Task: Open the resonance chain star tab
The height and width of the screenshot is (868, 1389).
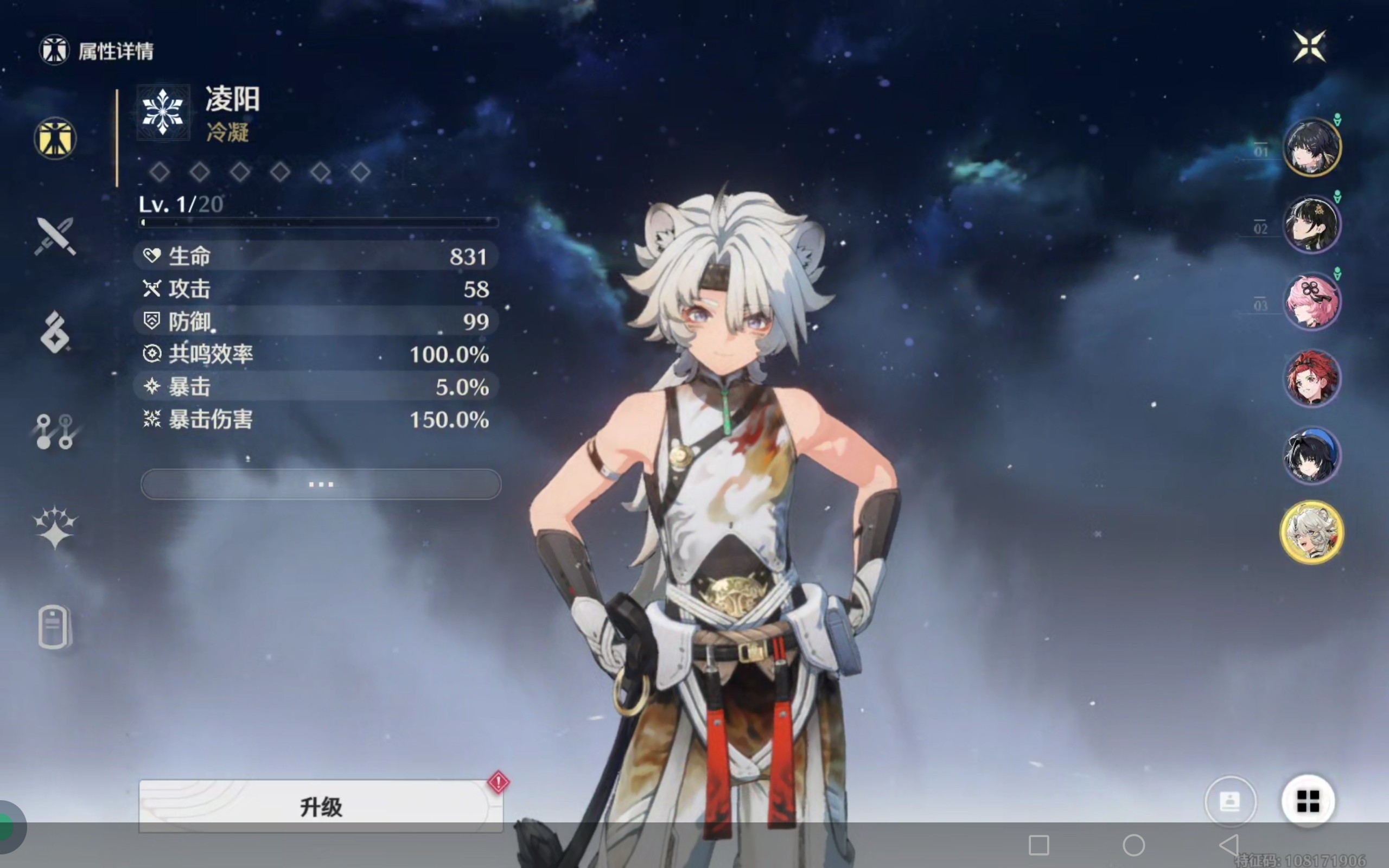Action: [55, 527]
